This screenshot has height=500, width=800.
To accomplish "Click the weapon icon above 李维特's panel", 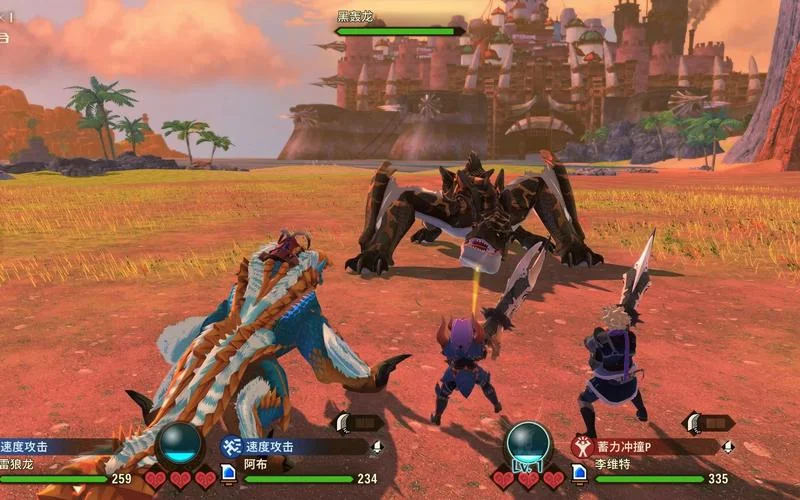I will click(x=707, y=423).
